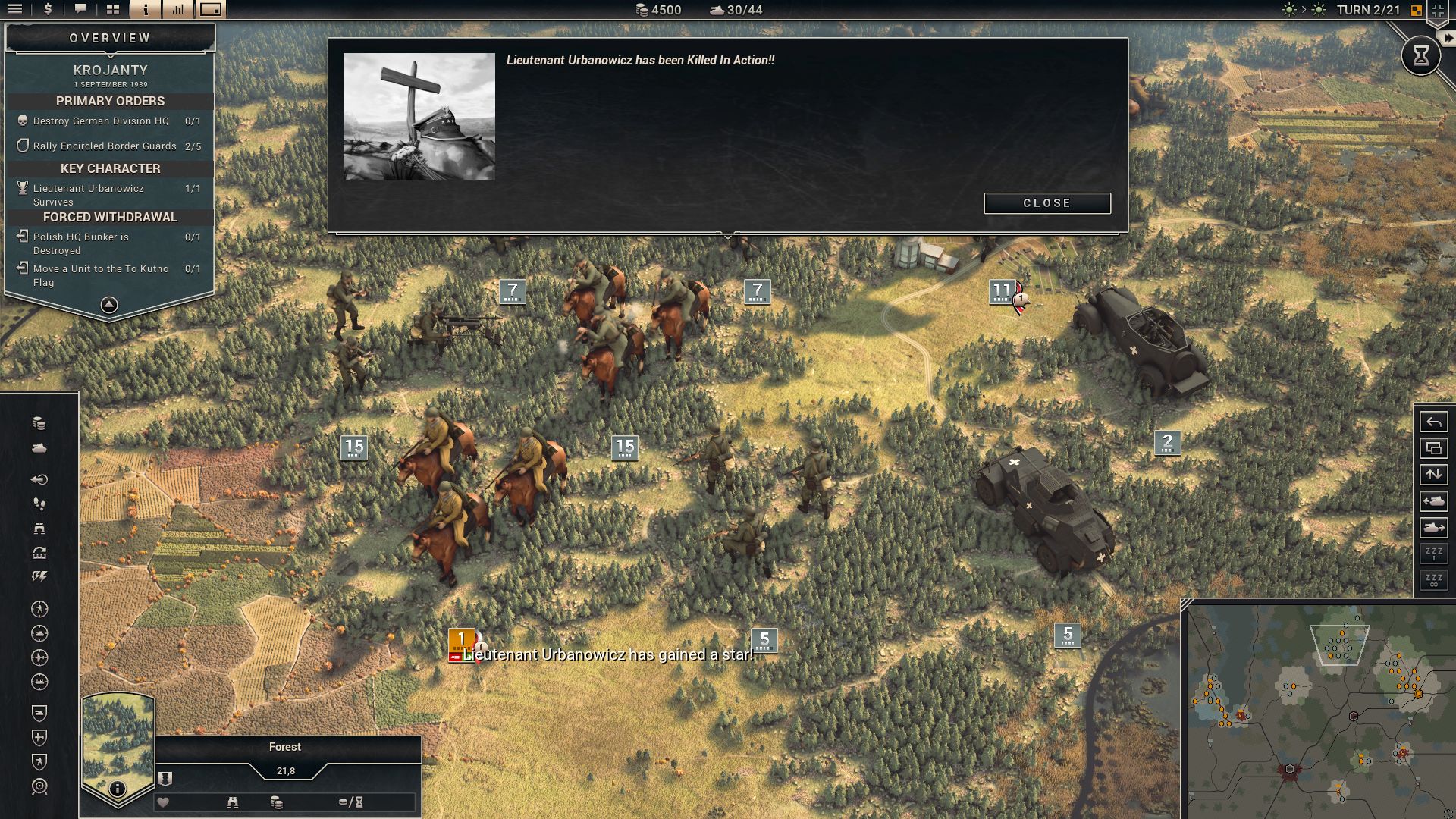Click the OVERVIEW header tab
This screenshot has height=819, width=1456.
111,36
